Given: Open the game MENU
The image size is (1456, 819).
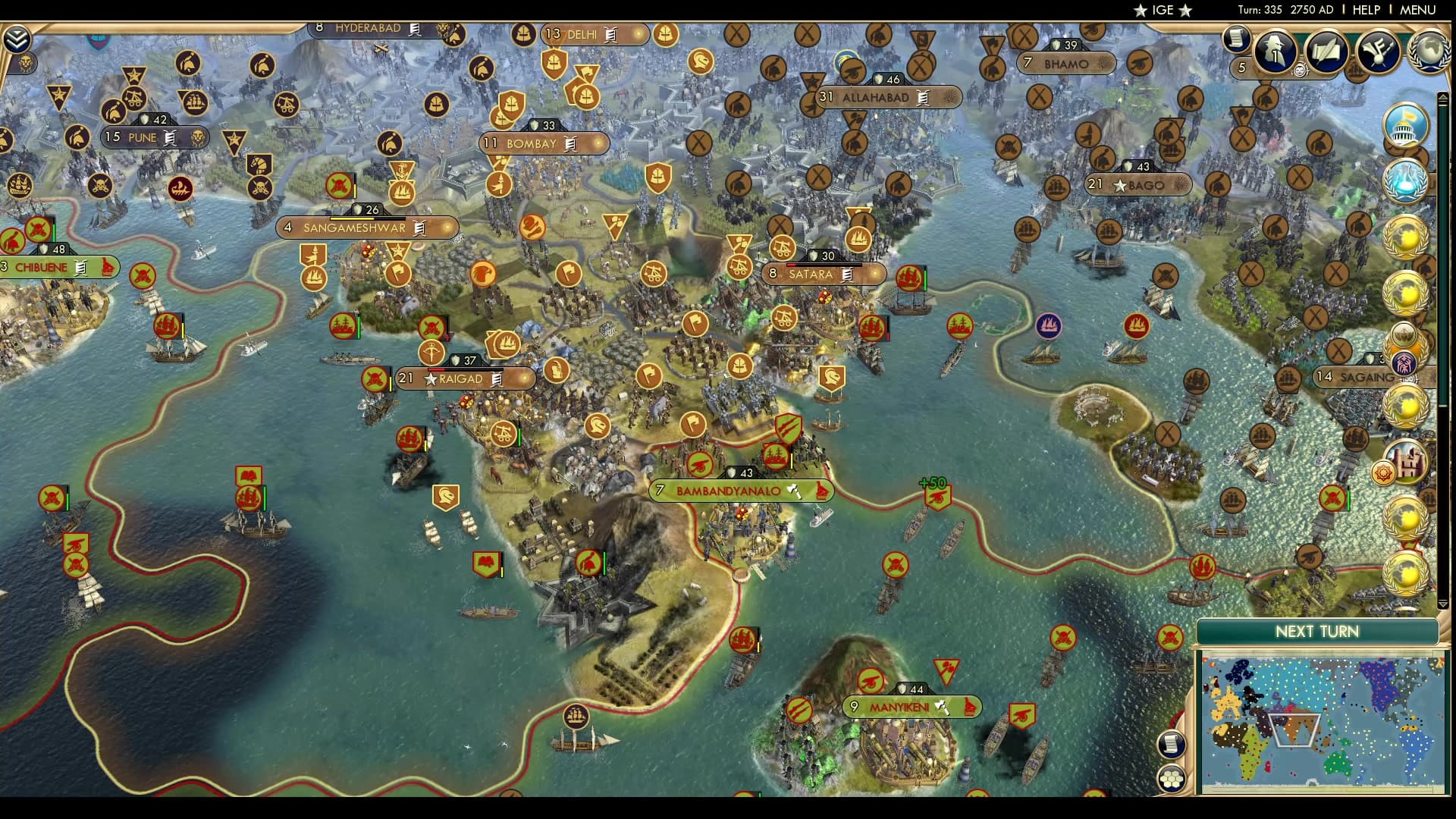Looking at the screenshot, I should tap(1417, 10).
